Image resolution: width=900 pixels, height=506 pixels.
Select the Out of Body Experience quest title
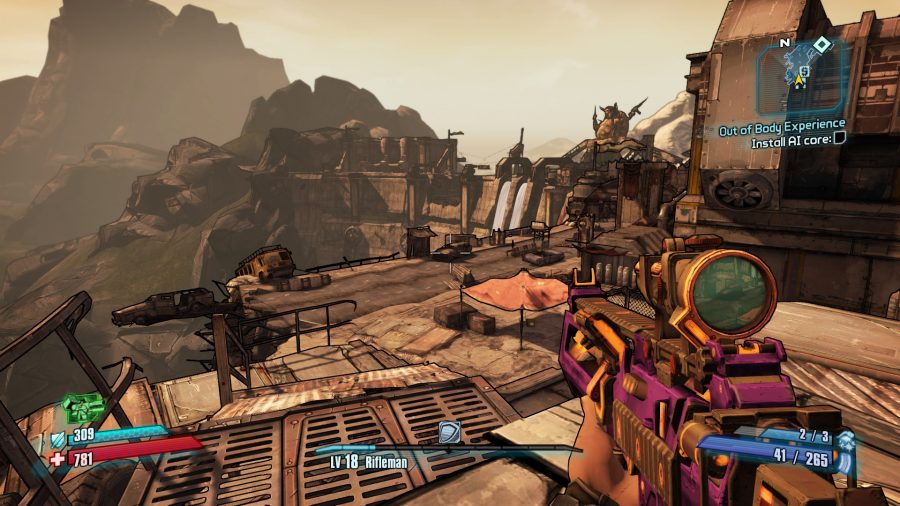tap(781, 127)
